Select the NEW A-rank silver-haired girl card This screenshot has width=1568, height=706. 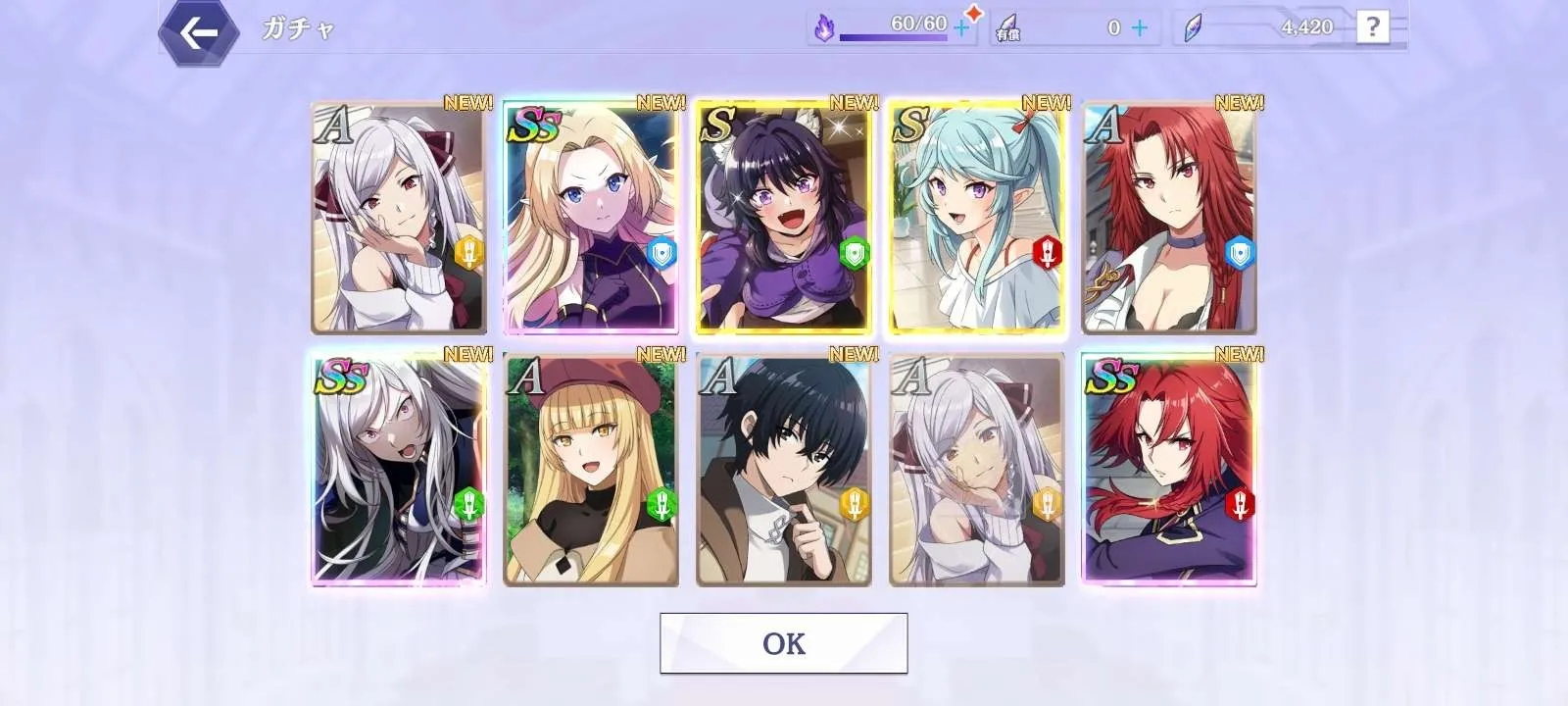[399, 218]
